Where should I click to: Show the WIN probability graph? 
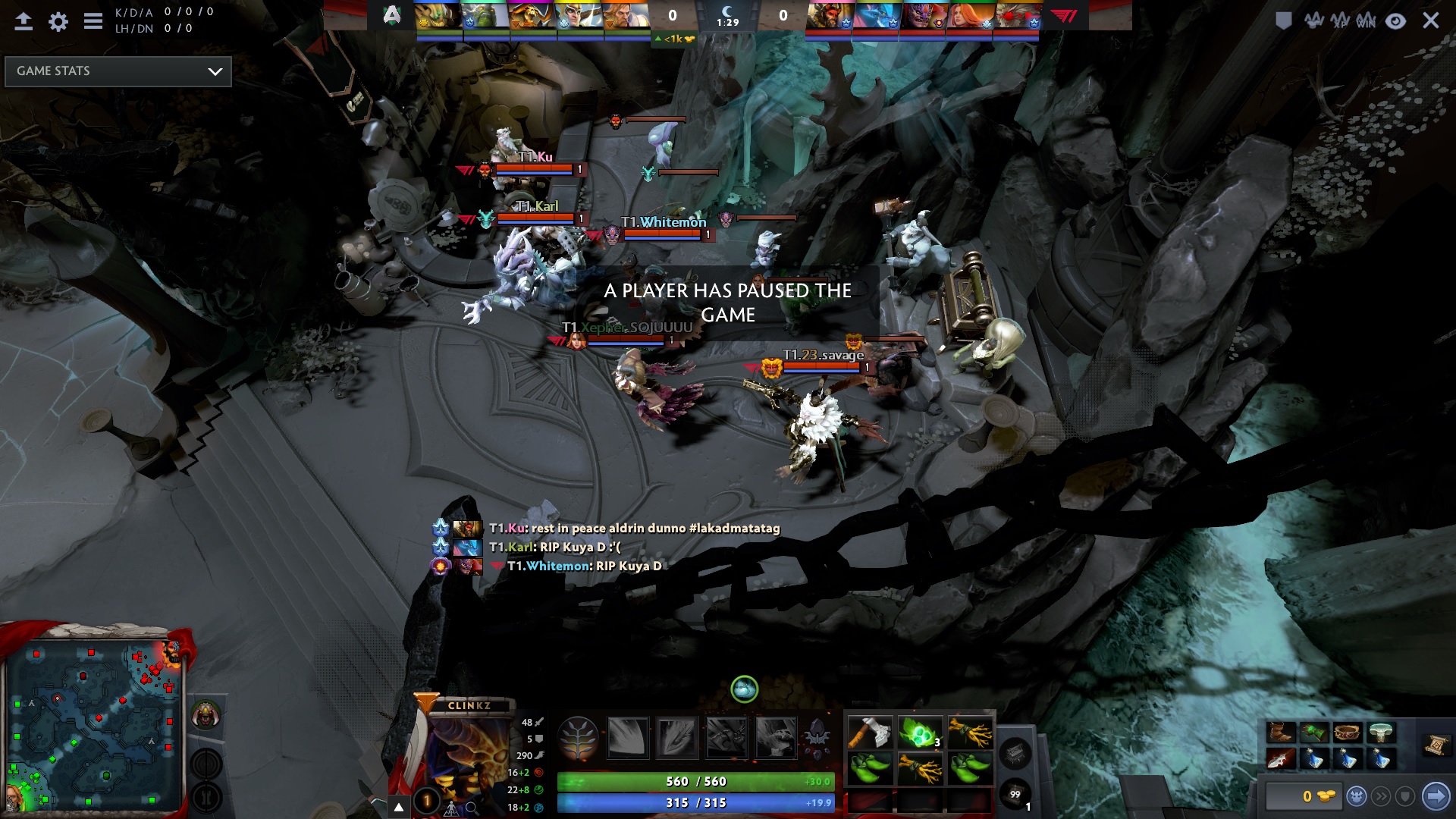(x=1367, y=20)
